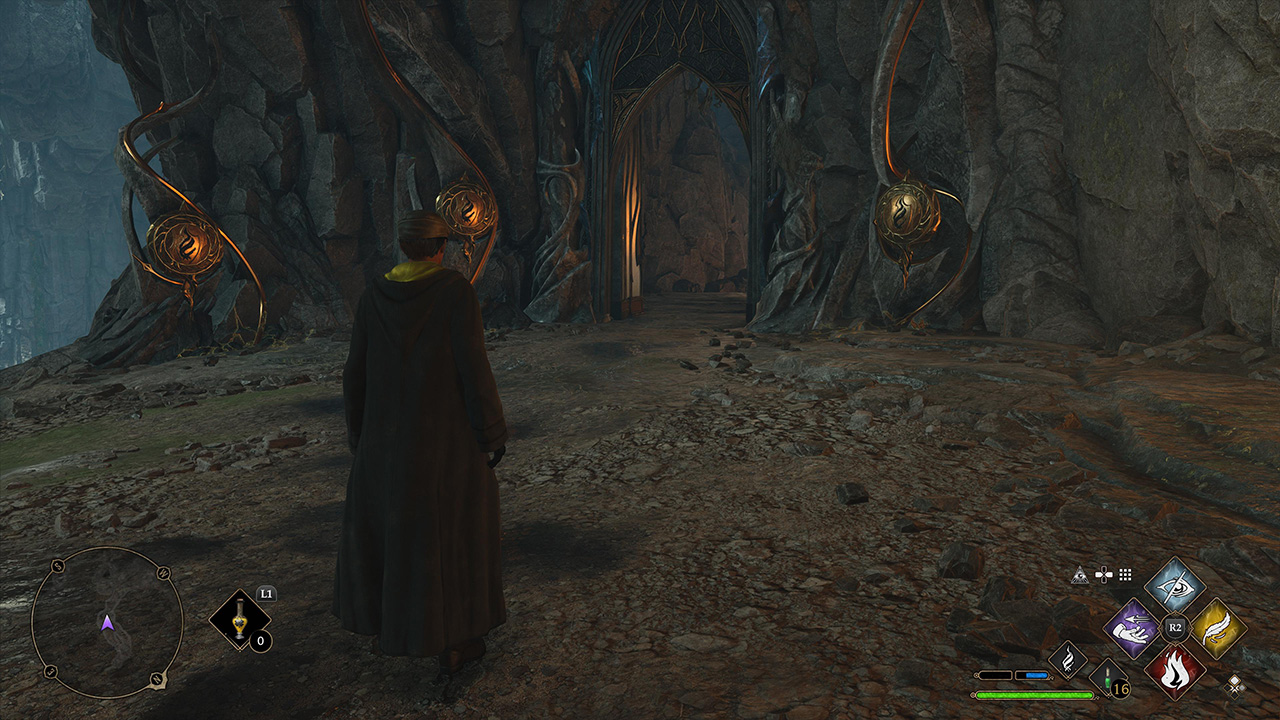1280x720 pixels.
Task: Select the Disillusionment crossed-eye spell icon
Action: pyautogui.click(x=1174, y=588)
